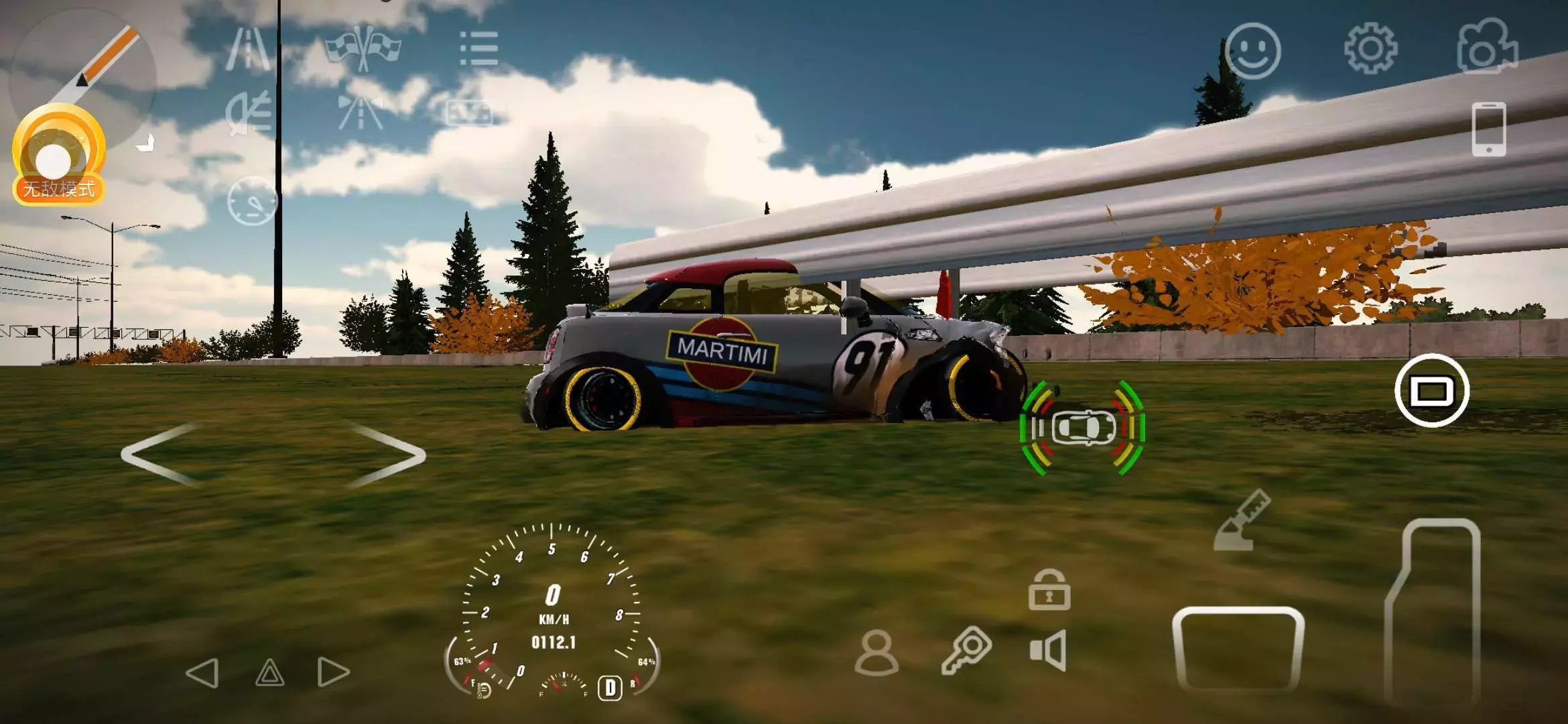
Task: Open the smartphone icon
Action: tap(1488, 129)
